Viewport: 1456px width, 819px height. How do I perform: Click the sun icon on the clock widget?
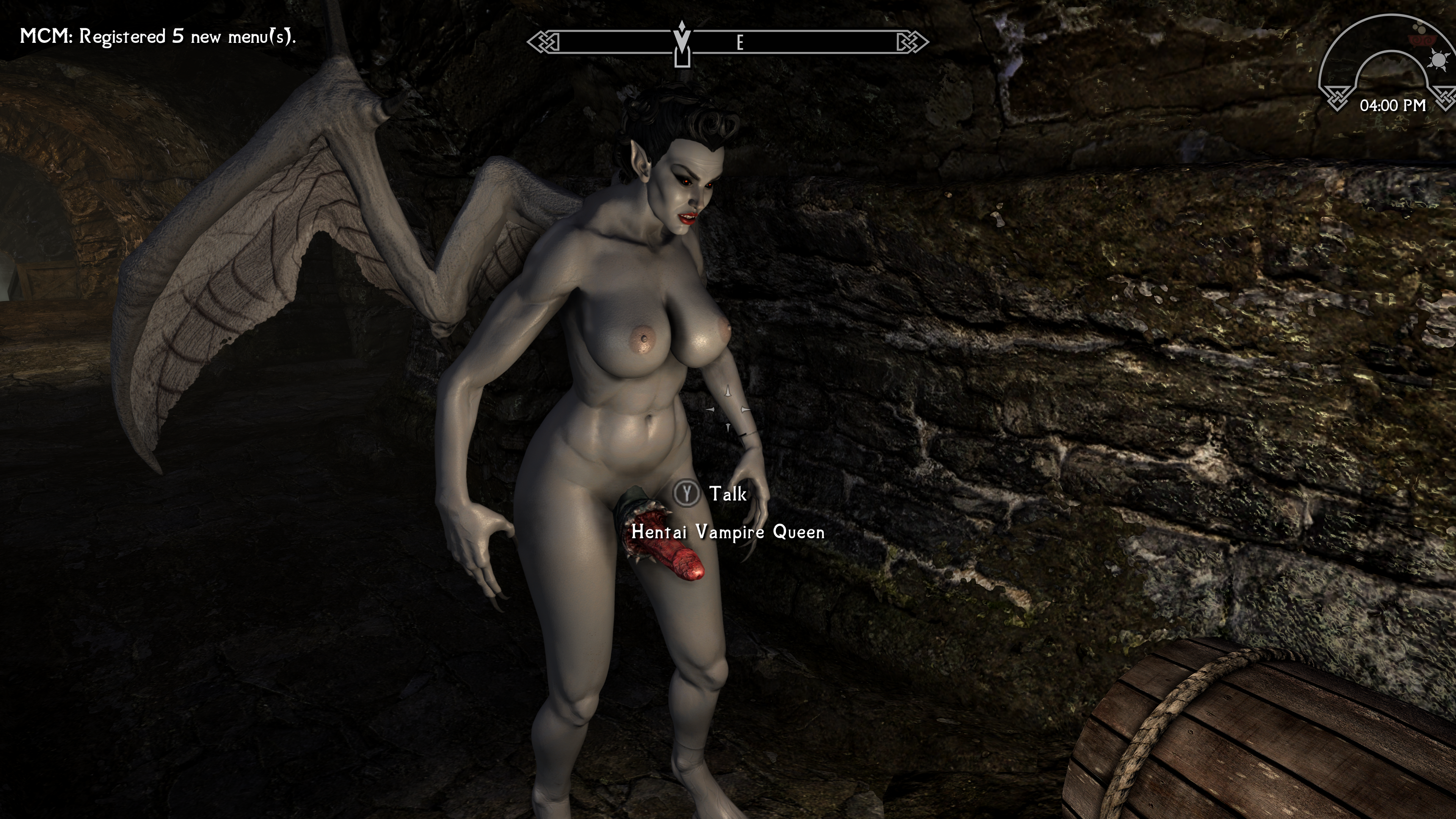[x=1438, y=60]
